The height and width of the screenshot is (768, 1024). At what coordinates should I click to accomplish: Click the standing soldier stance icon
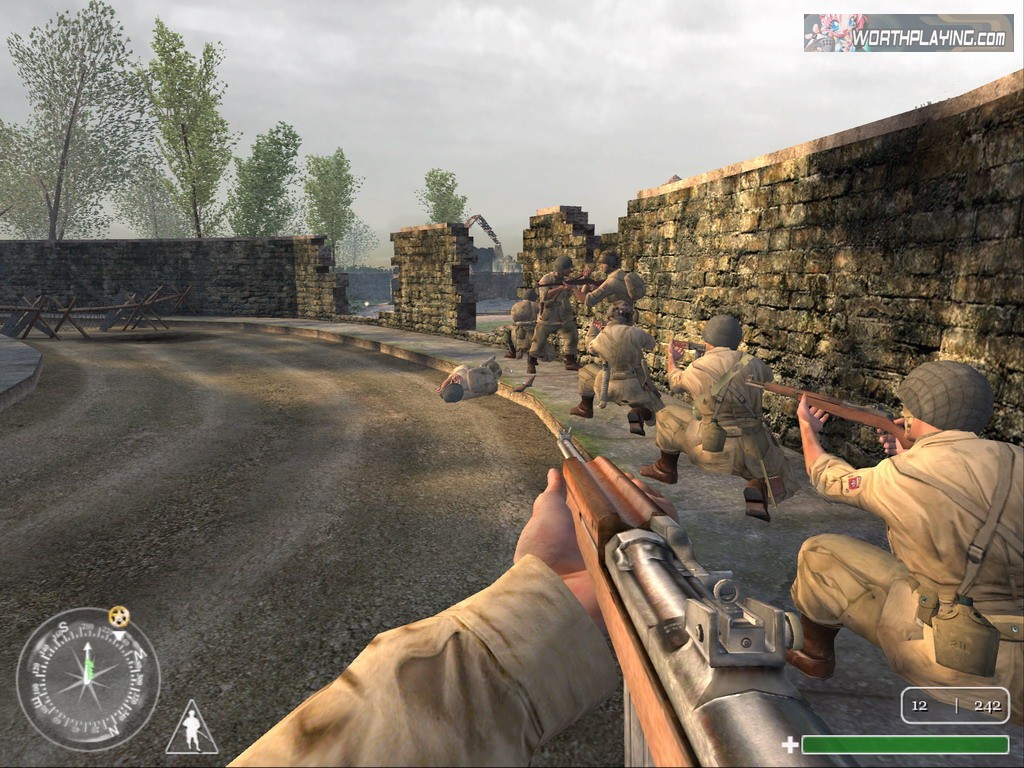(x=192, y=728)
